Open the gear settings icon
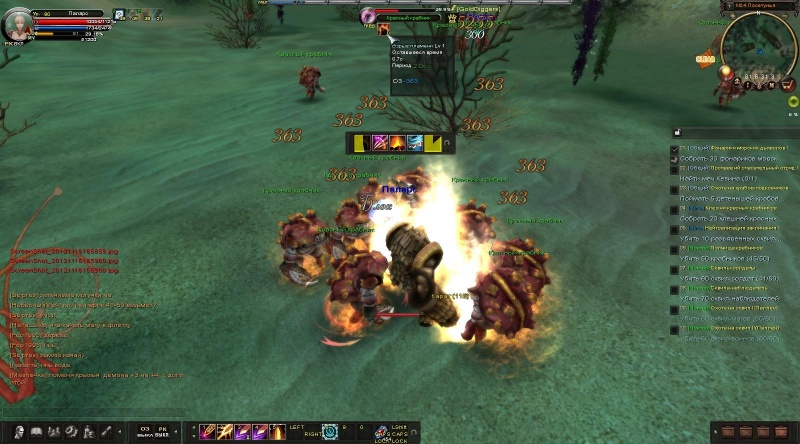This screenshot has width=800, height=444. click(x=71, y=432)
